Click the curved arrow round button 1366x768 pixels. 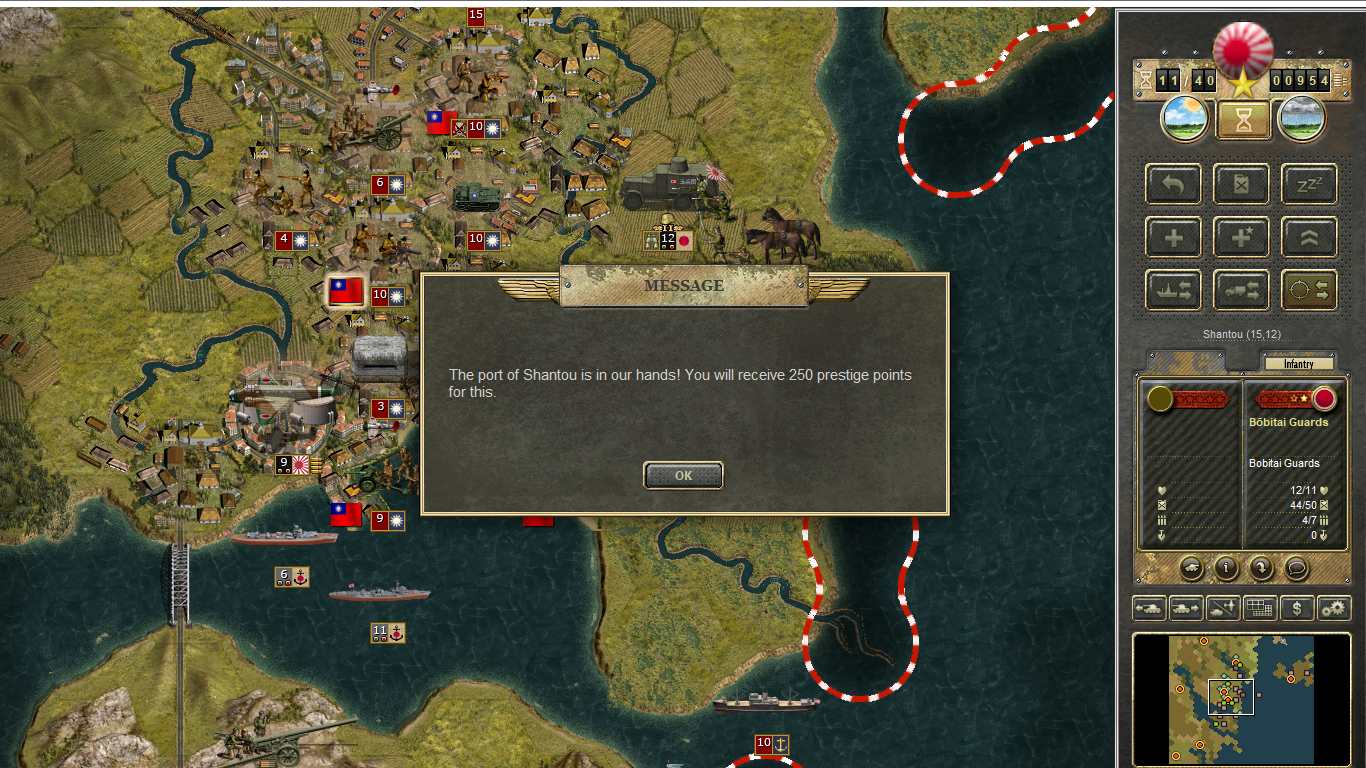1261,568
